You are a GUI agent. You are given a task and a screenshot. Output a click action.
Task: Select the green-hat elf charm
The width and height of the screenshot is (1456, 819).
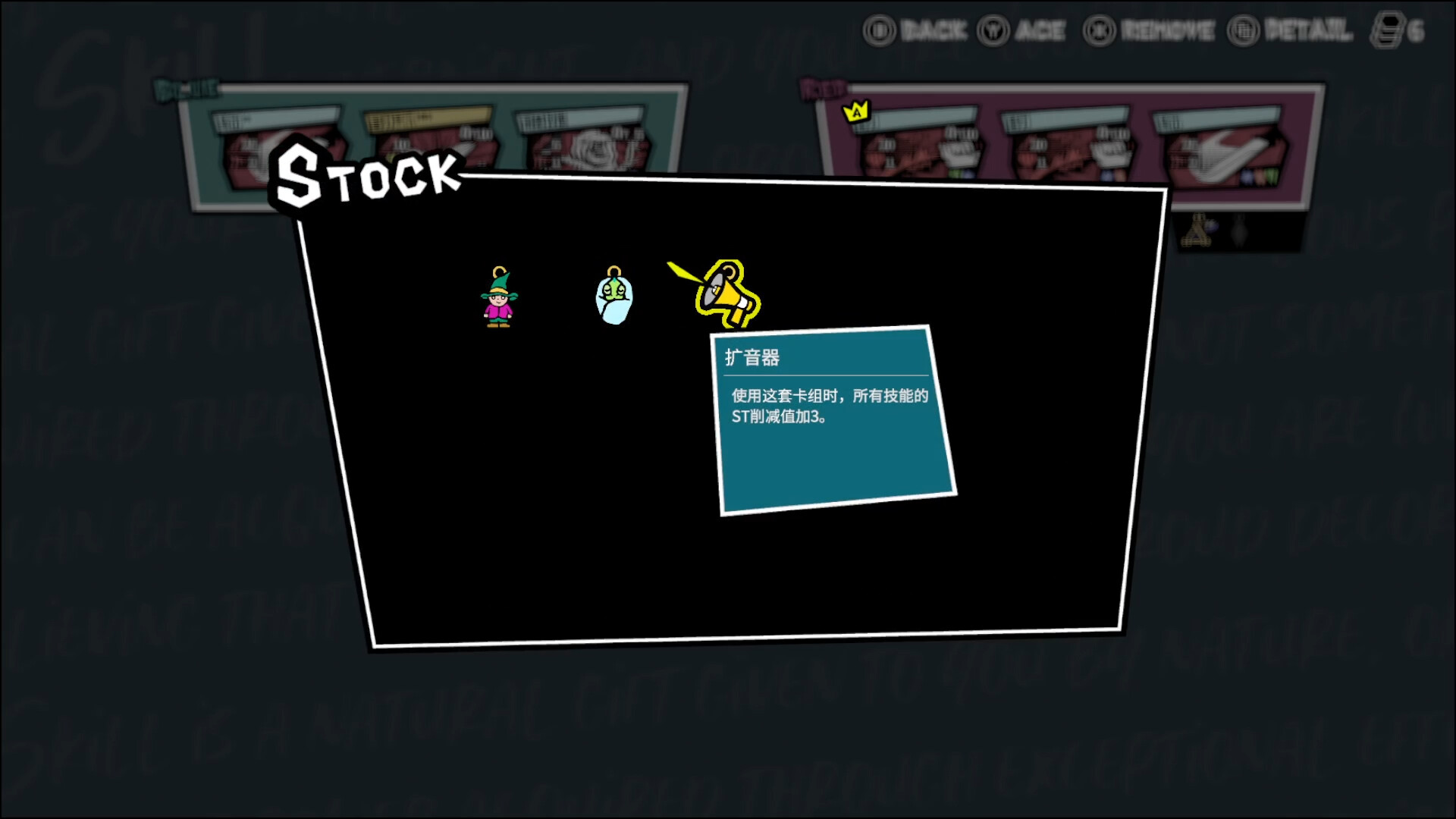(x=498, y=298)
